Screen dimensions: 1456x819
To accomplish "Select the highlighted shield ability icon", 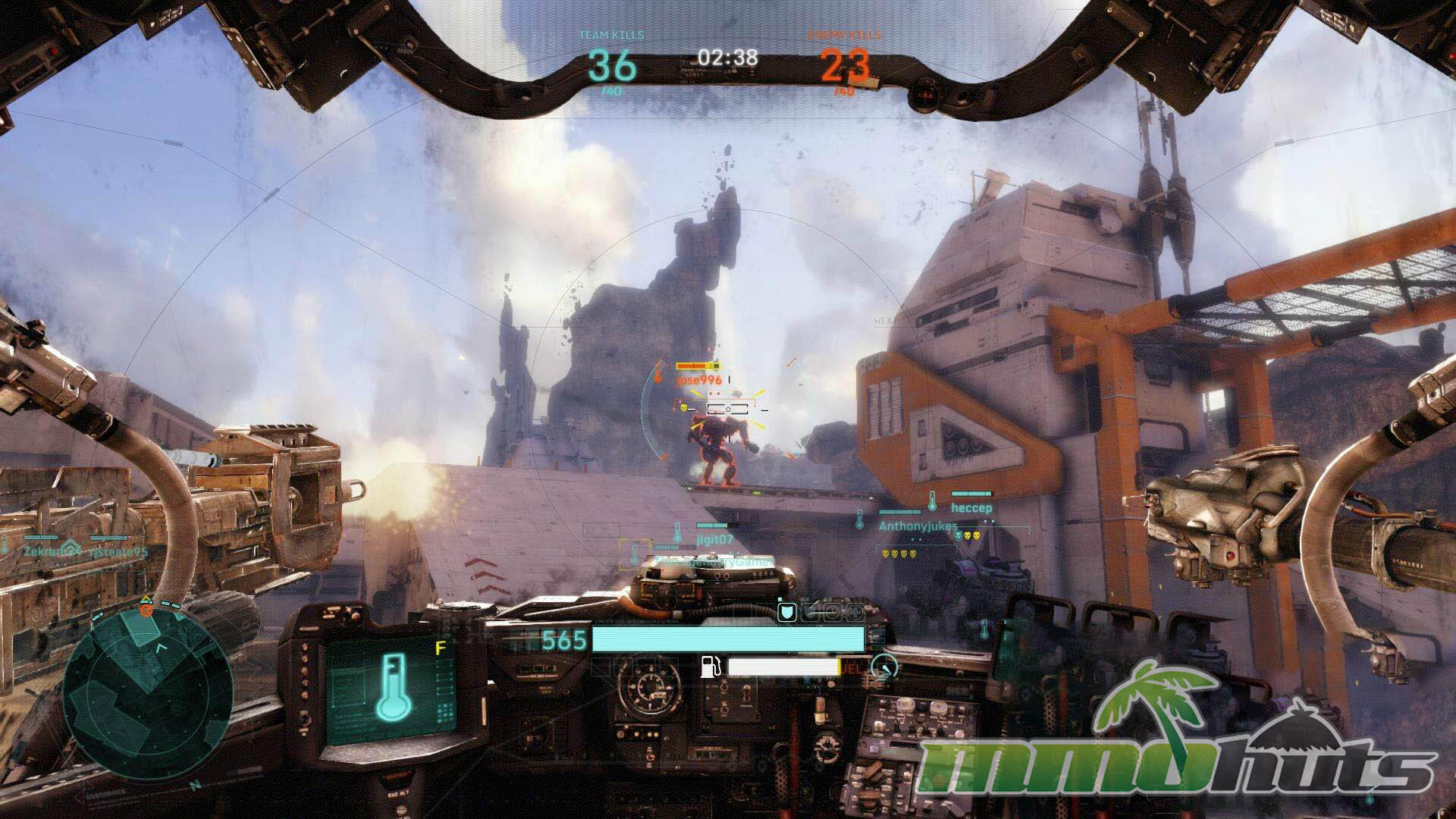I will coord(786,612).
